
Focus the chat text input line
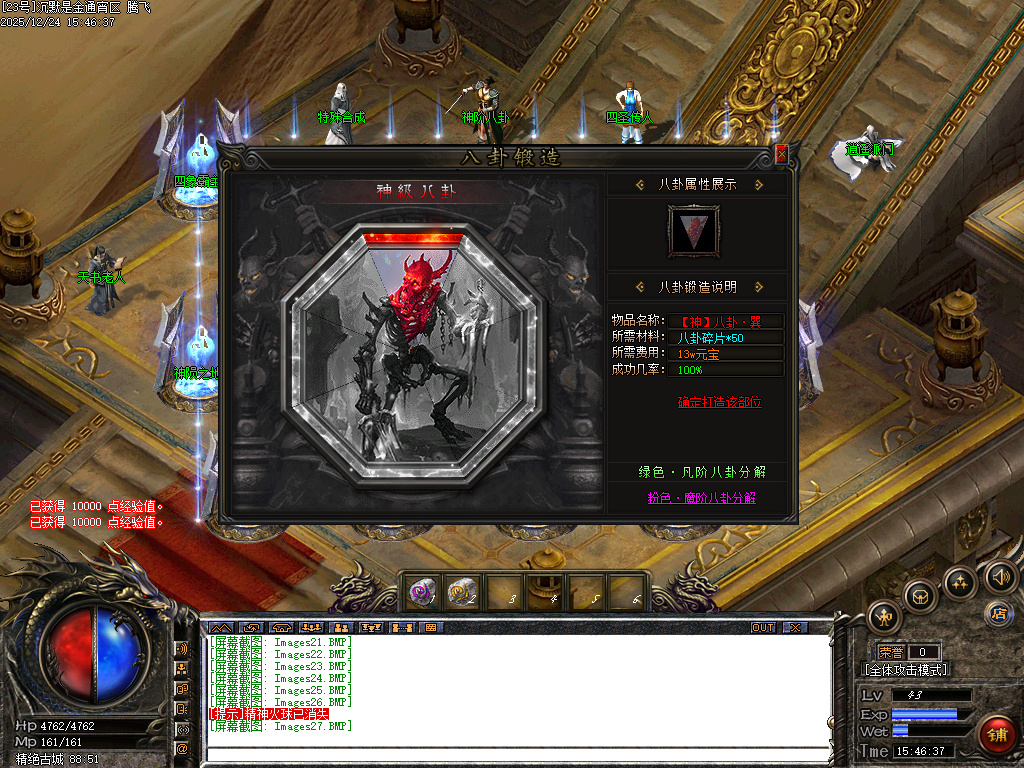tap(518, 755)
